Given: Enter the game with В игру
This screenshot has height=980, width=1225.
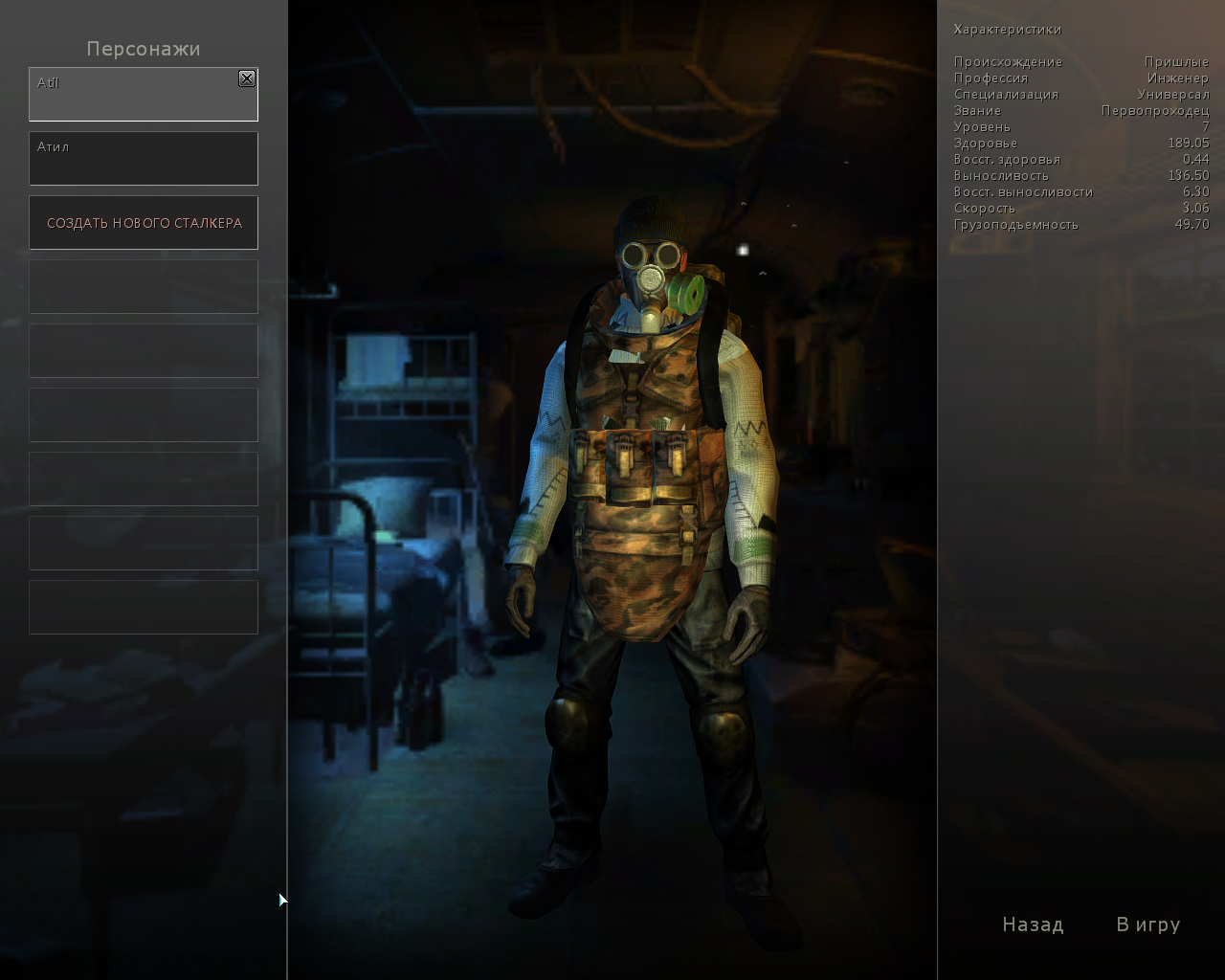Looking at the screenshot, I should coord(1147,924).
